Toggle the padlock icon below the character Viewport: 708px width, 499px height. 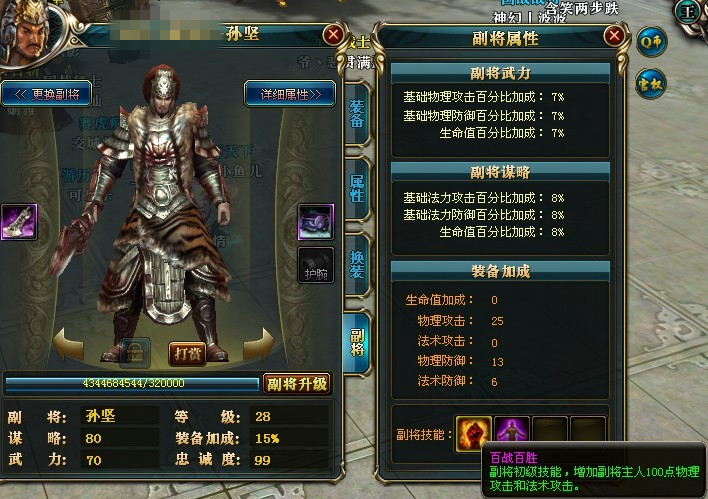coord(135,352)
